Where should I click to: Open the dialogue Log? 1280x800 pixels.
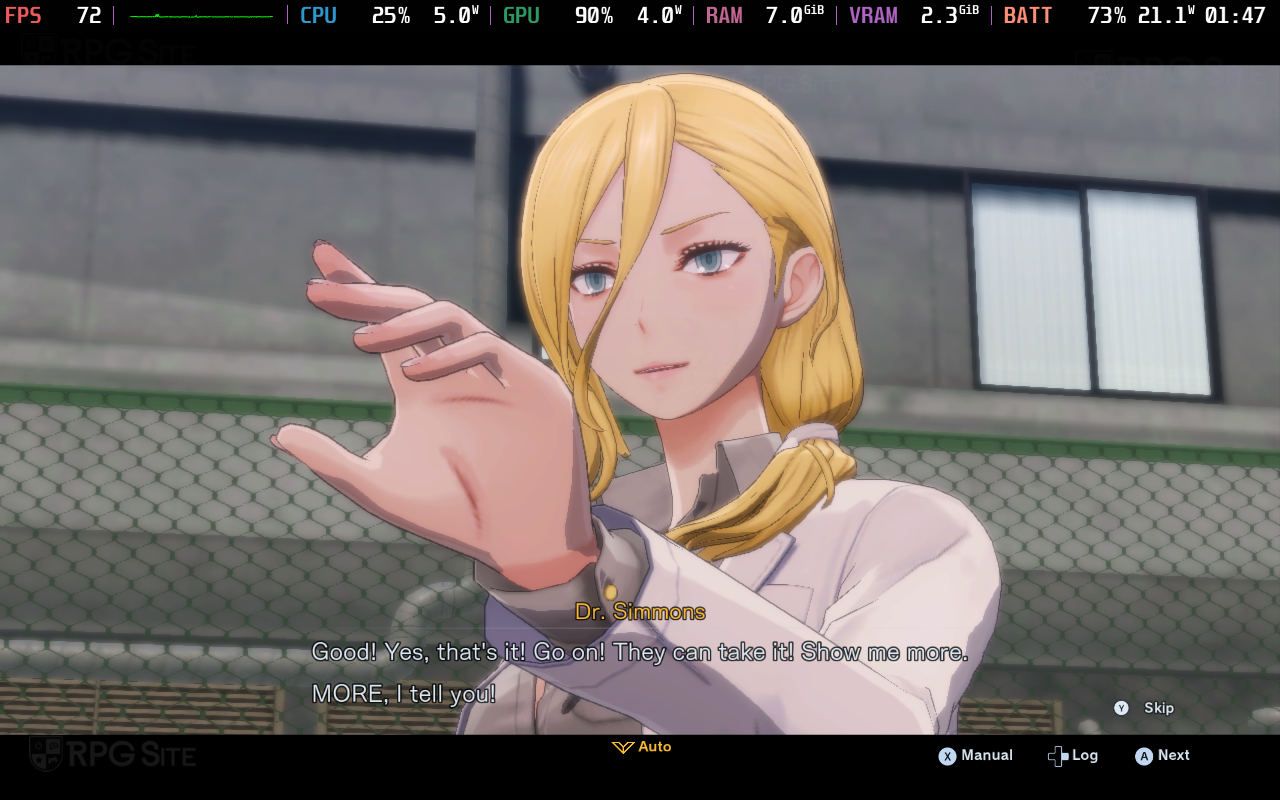pyautogui.click(x=1073, y=756)
